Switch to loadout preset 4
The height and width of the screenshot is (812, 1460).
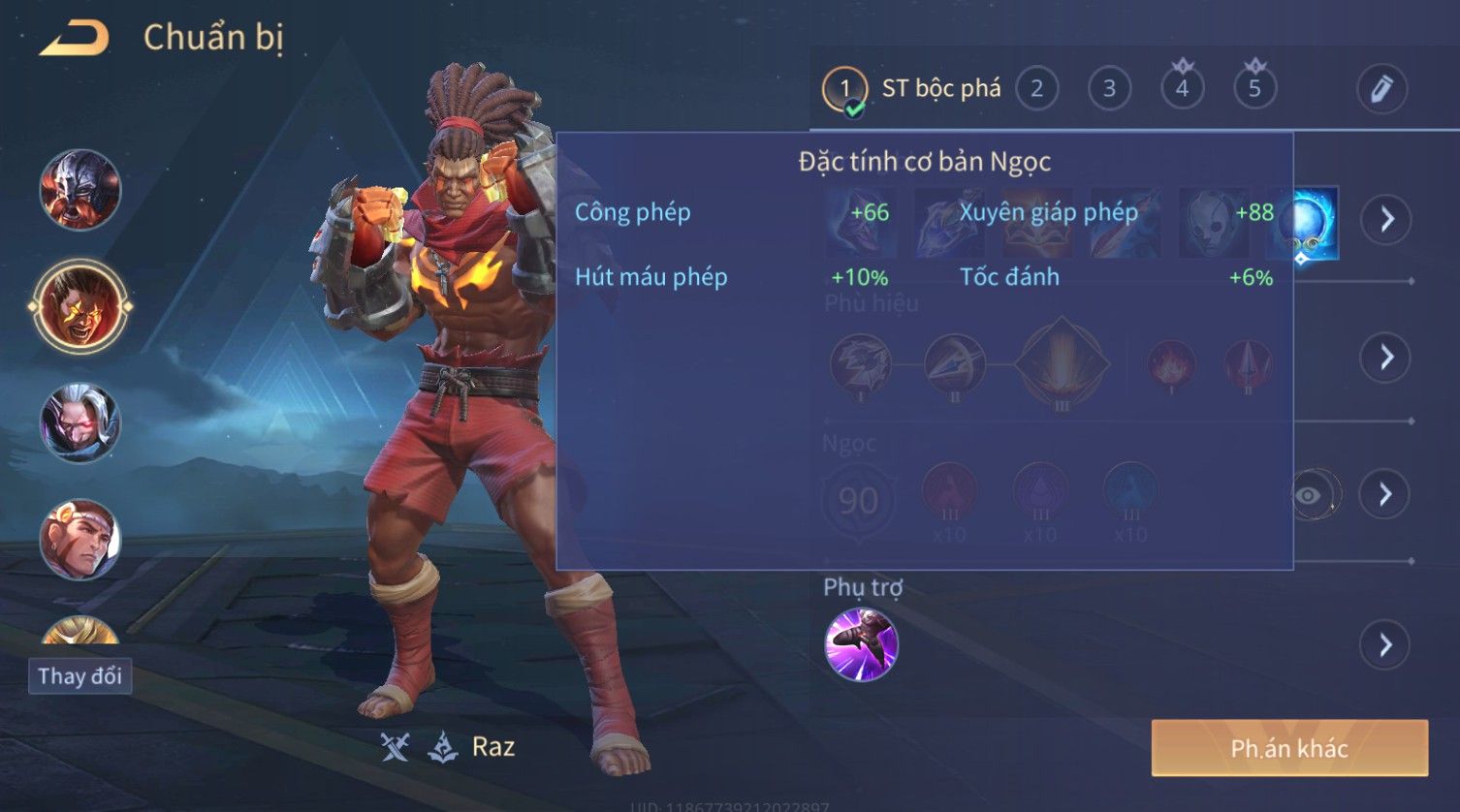pyautogui.click(x=1182, y=89)
